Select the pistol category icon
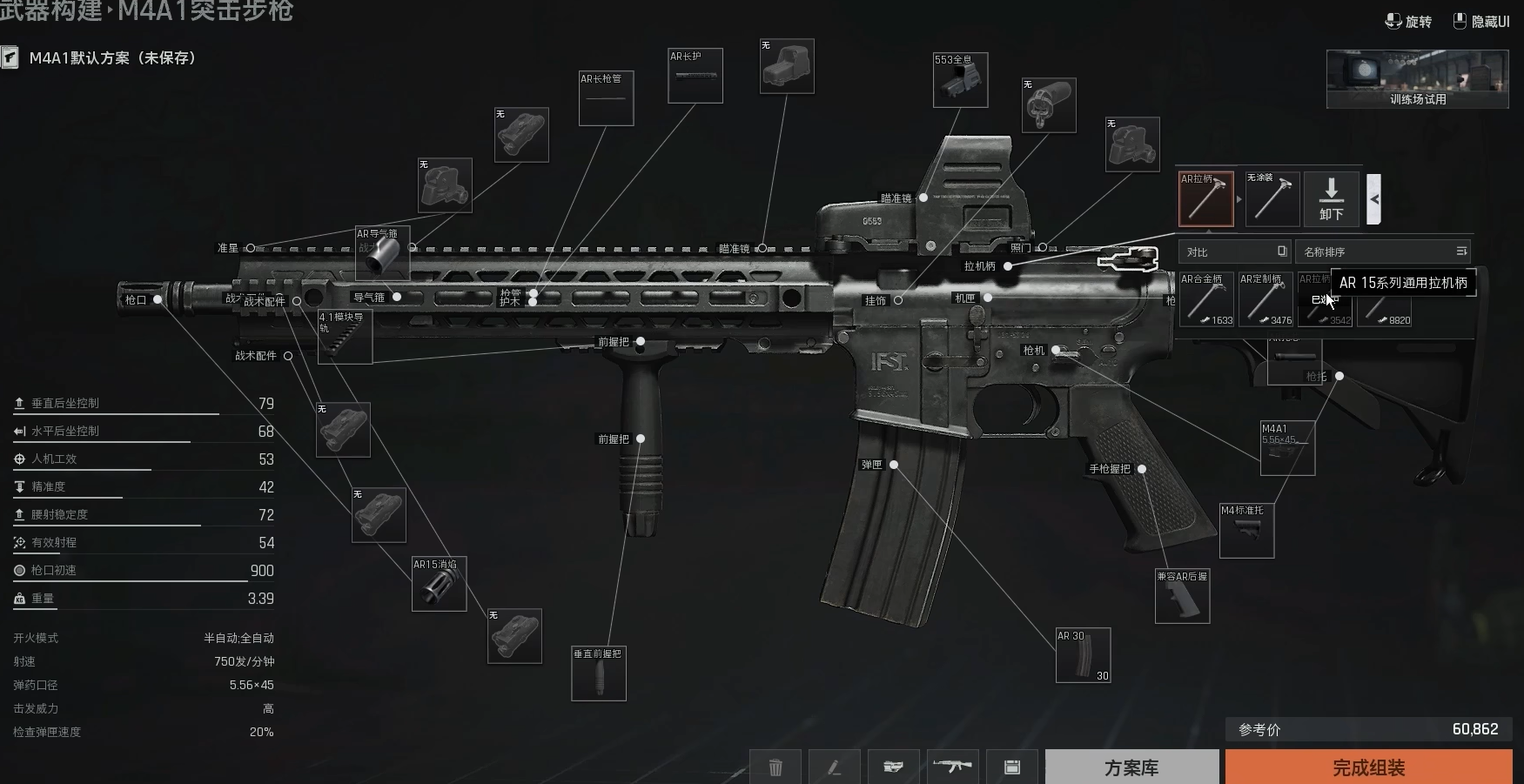 click(x=893, y=767)
